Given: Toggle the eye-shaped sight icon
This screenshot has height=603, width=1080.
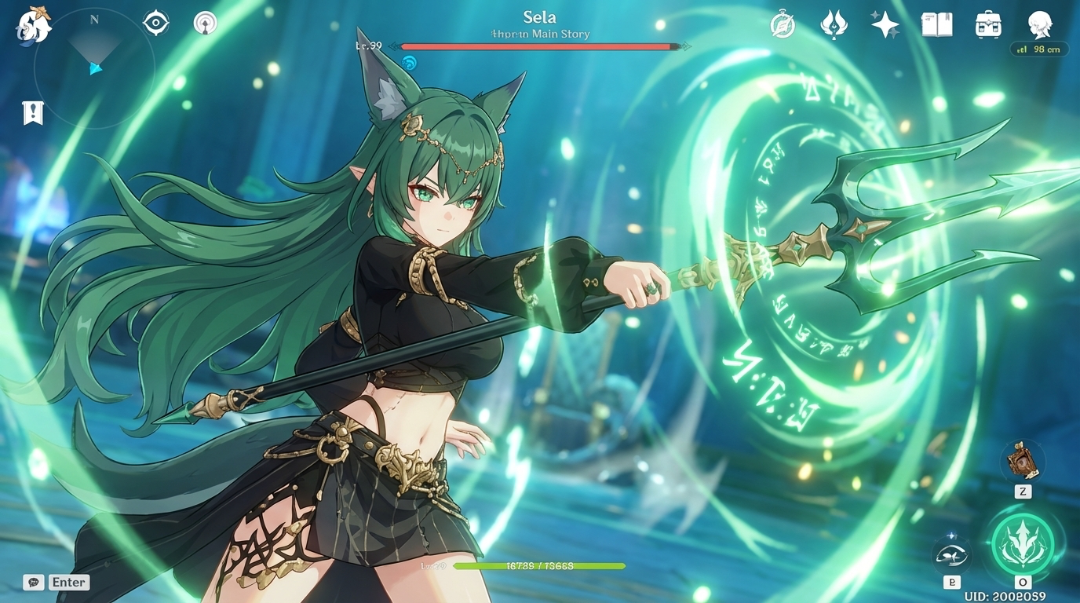Looking at the screenshot, I should pos(156,22).
